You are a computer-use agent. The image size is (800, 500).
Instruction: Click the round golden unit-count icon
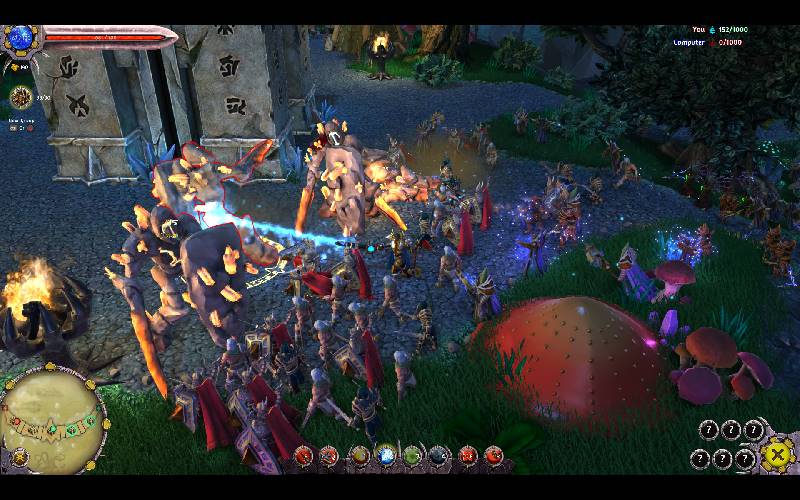21,97
